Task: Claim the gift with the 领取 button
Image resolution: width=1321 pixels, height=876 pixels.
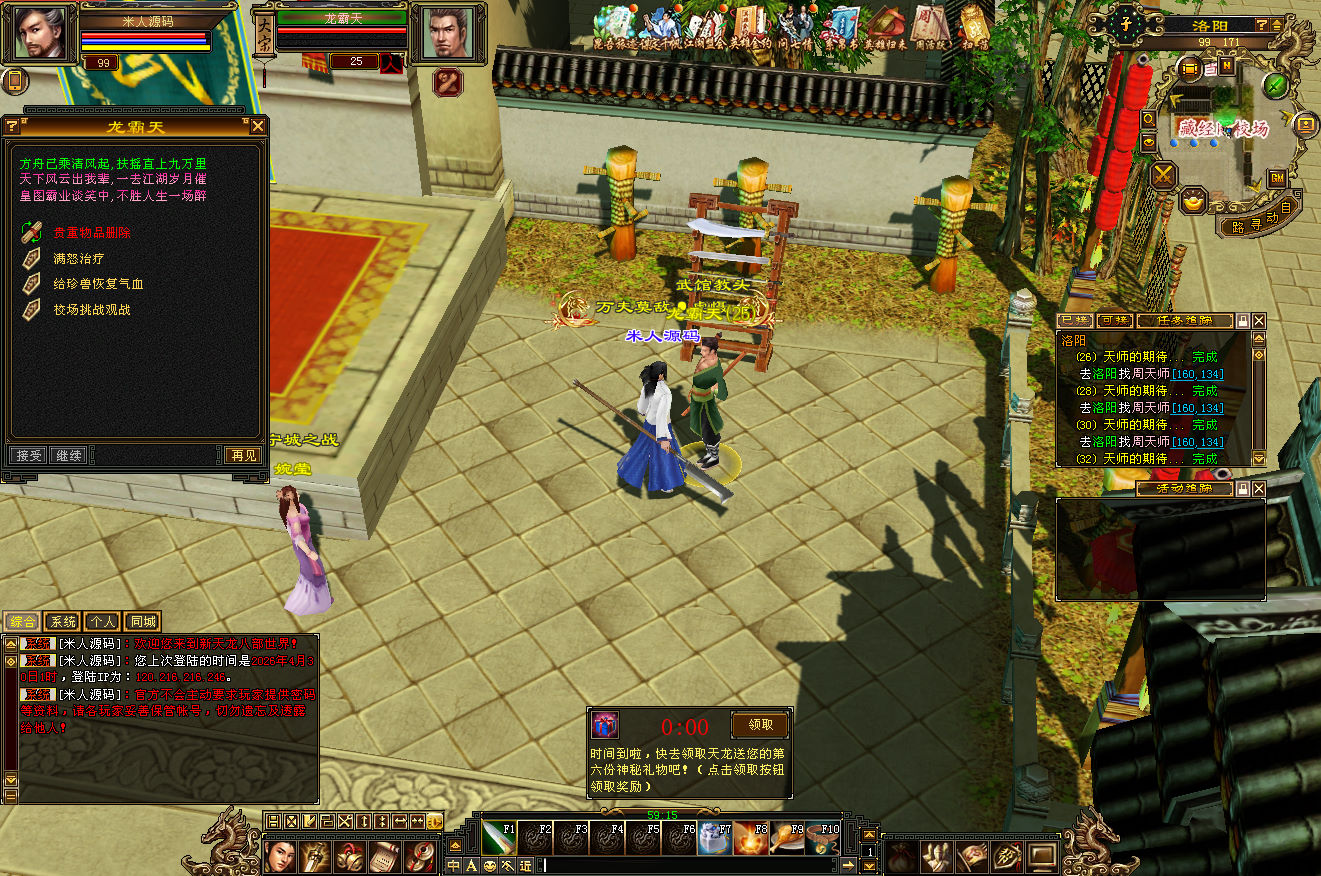Action: [x=760, y=725]
